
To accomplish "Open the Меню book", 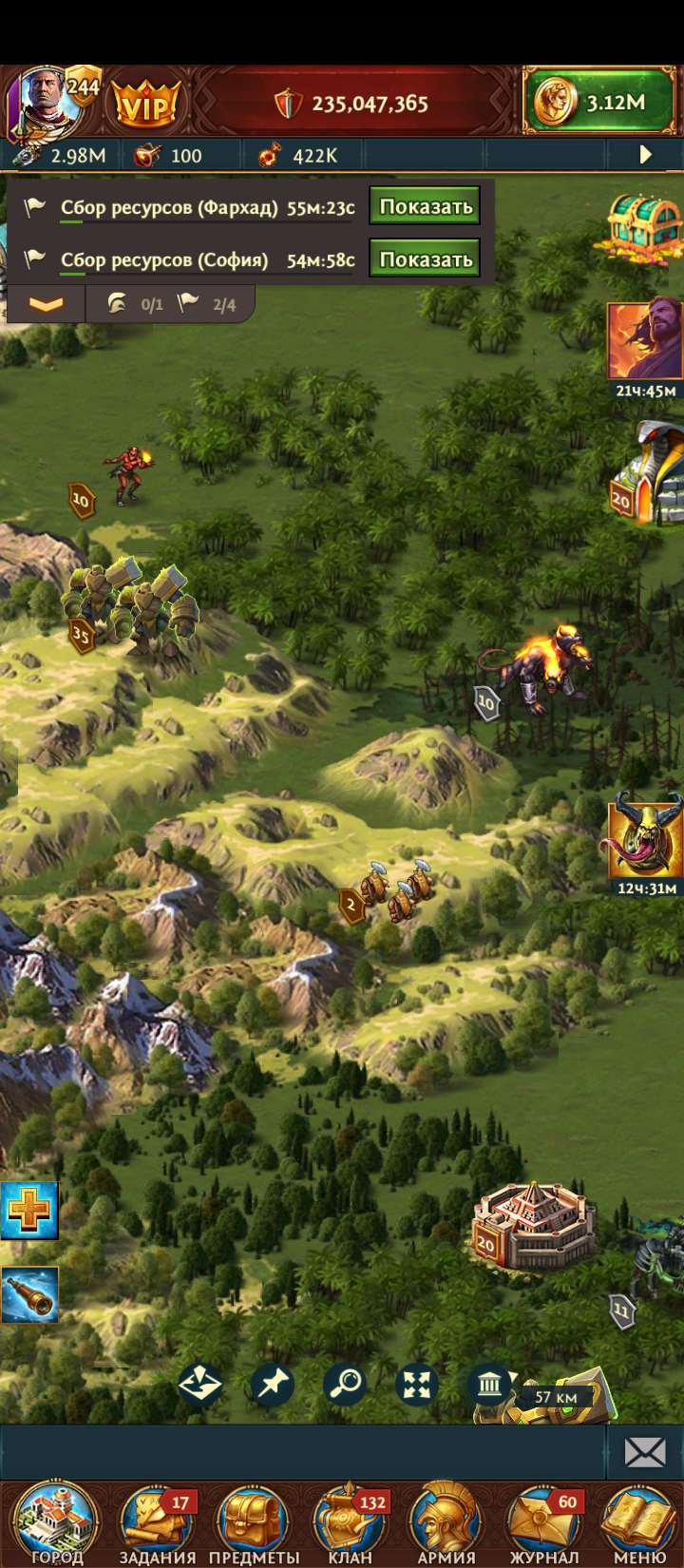I will 640,1520.
